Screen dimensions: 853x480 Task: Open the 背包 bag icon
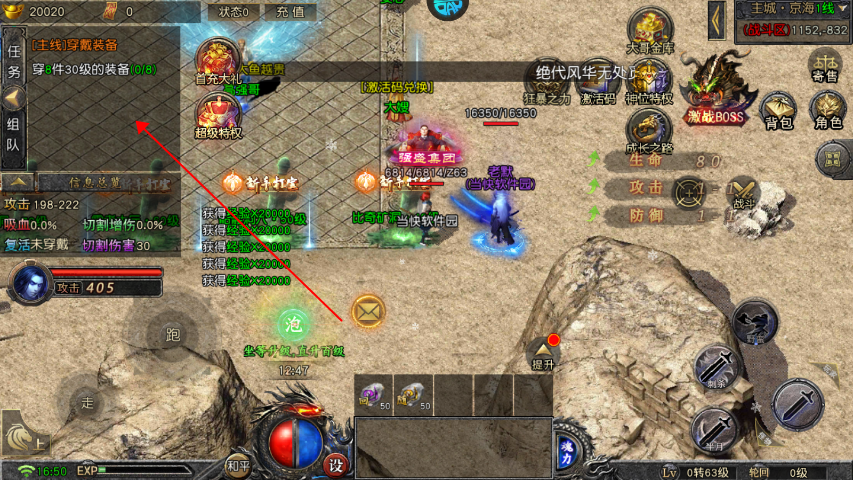coord(778,110)
